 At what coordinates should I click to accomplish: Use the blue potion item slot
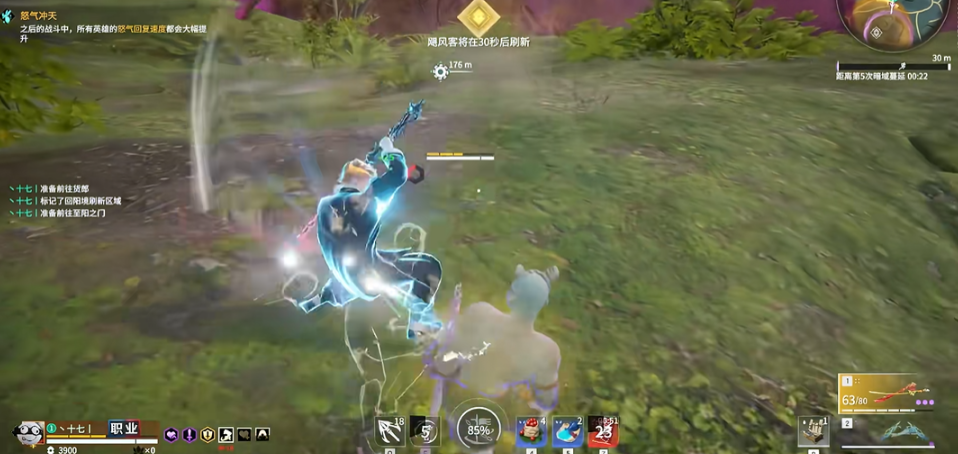[x=567, y=431]
